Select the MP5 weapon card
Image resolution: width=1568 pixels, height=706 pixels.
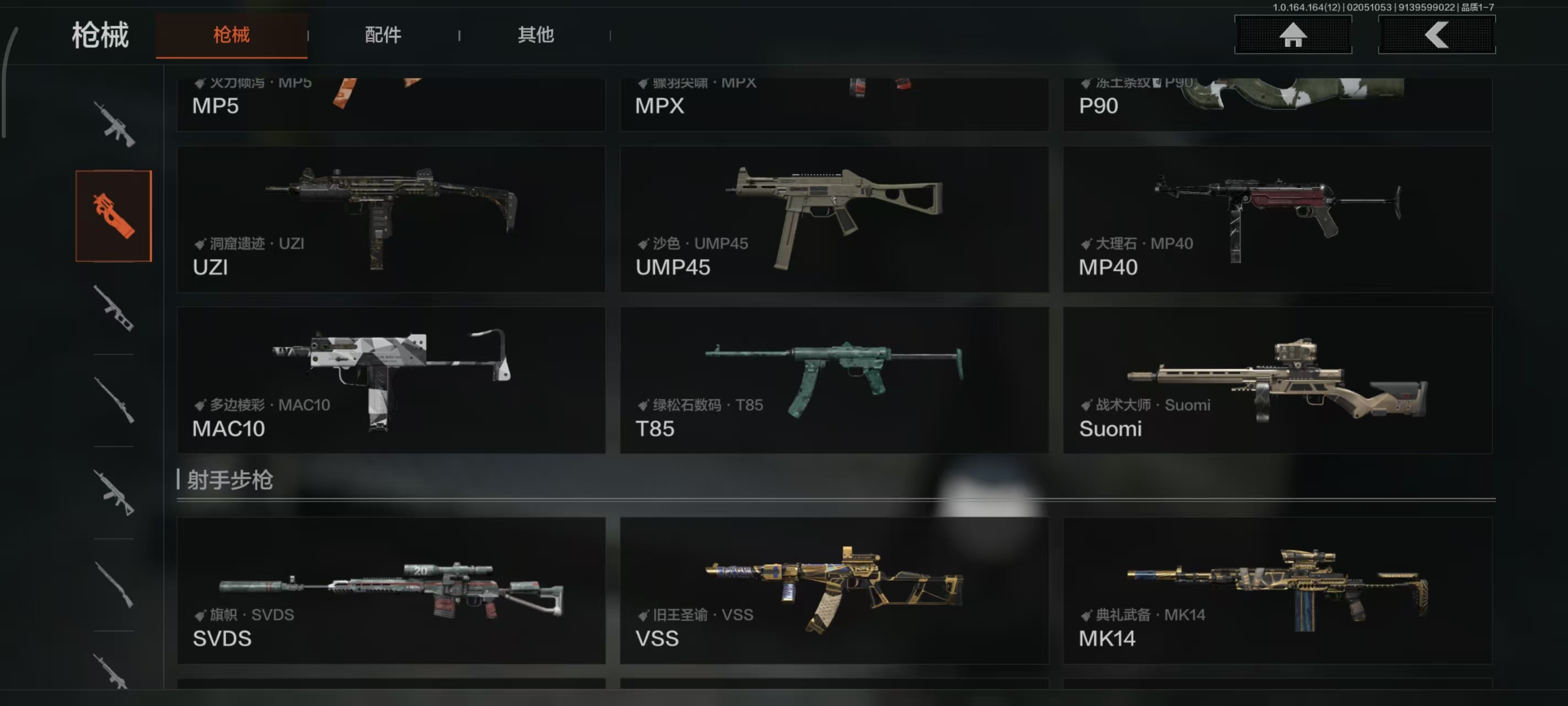tap(391, 104)
